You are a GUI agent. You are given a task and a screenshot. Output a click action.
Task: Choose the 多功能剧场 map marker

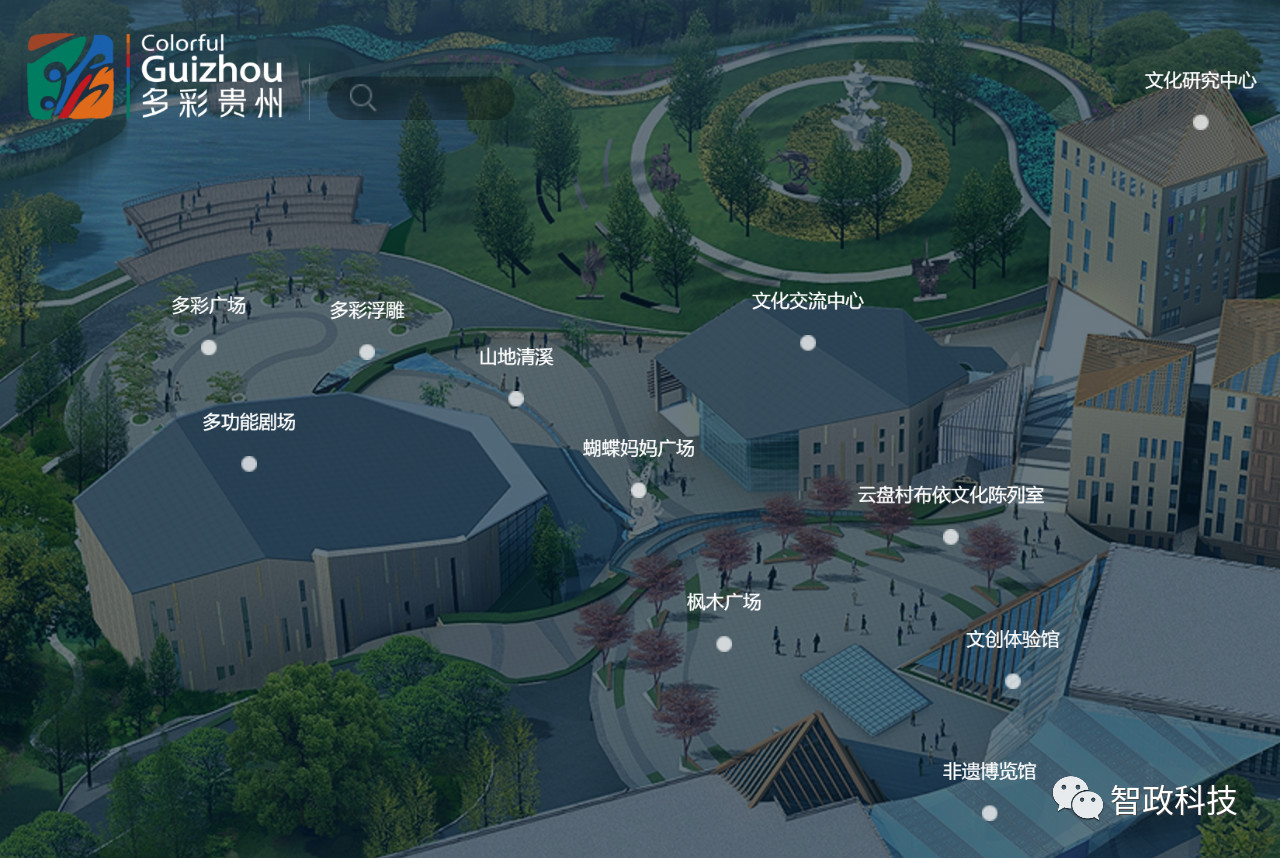tap(249, 464)
